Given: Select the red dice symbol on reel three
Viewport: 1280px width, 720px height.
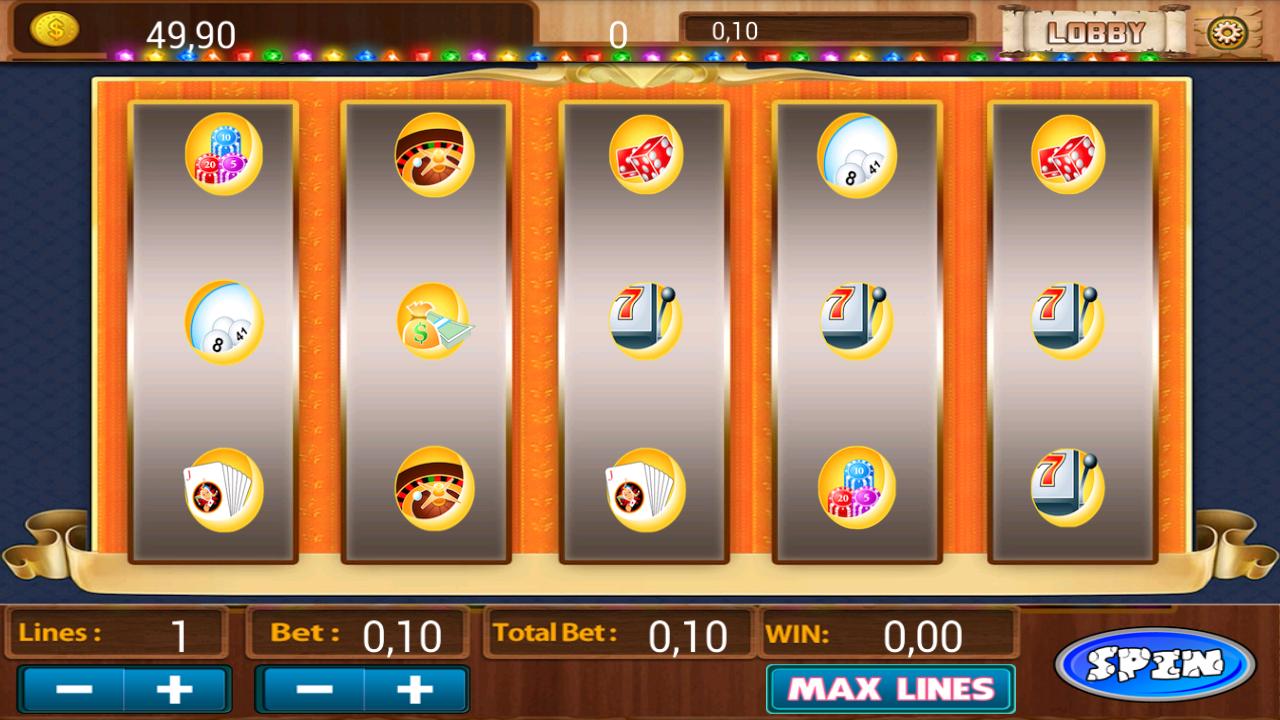Looking at the screenshot, I should coord(645,153).
